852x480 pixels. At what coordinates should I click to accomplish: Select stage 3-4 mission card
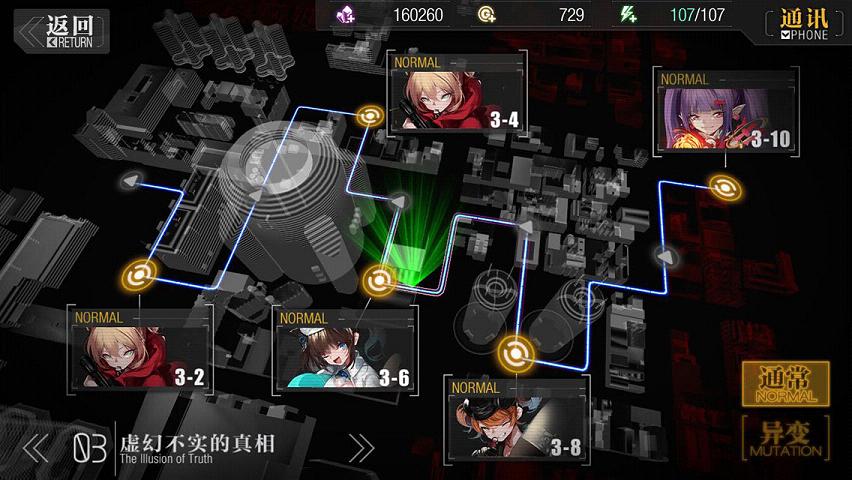457,93
